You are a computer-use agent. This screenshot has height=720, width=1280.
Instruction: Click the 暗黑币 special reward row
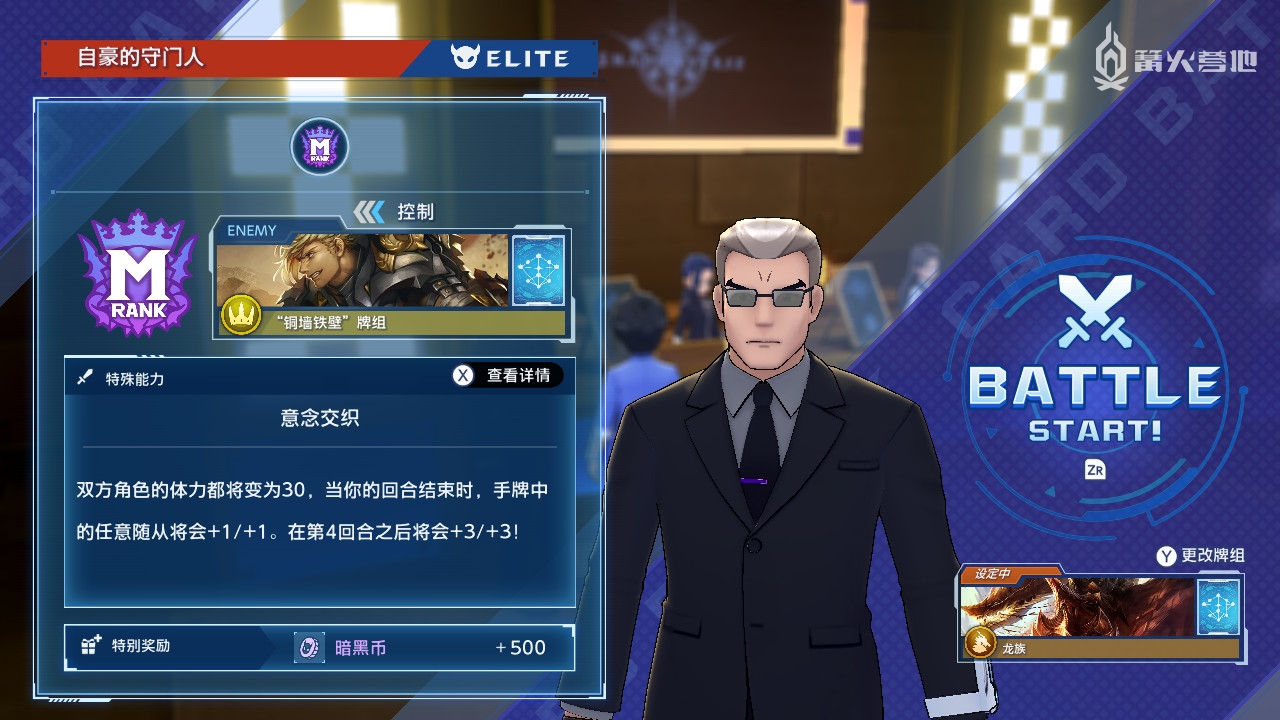320,647
